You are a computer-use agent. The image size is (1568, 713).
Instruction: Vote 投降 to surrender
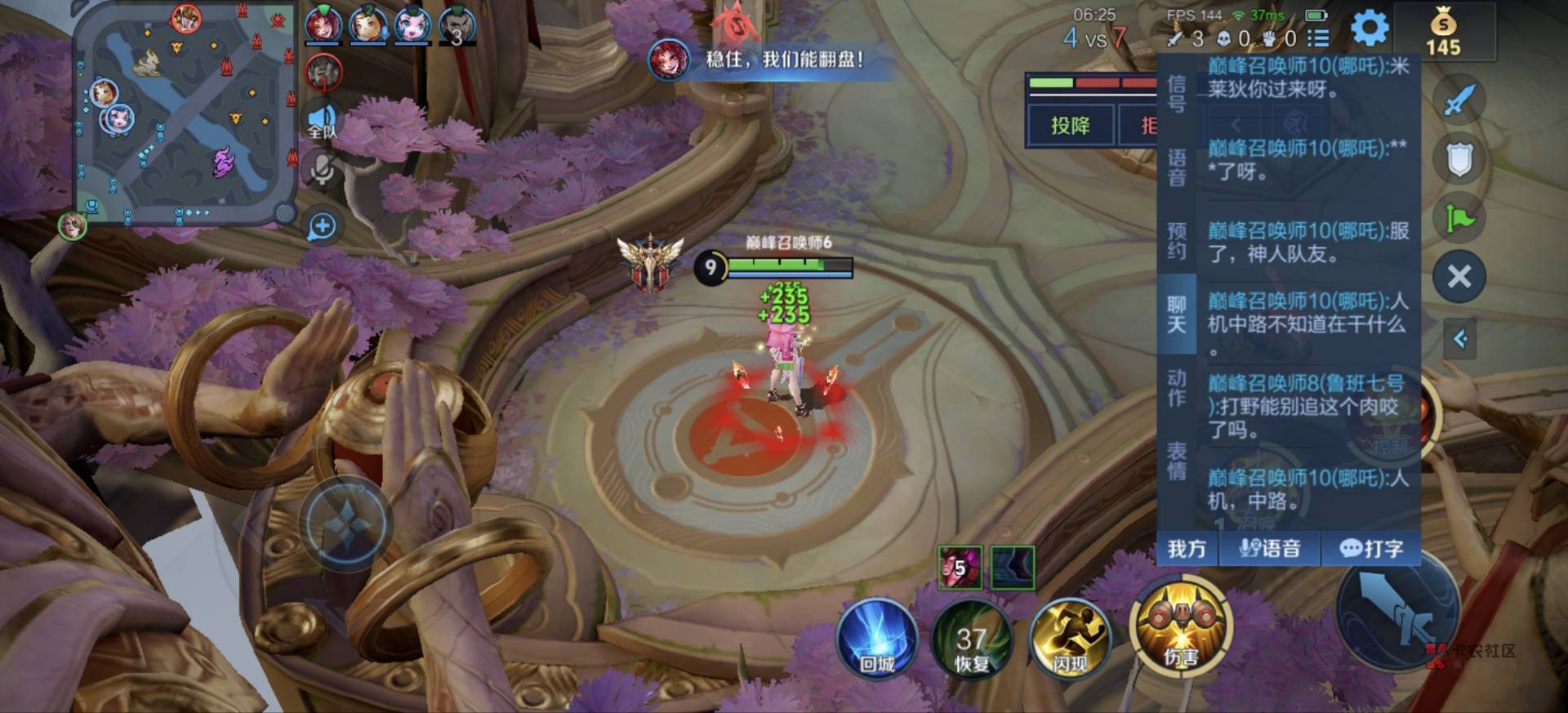coord(1070,126)
